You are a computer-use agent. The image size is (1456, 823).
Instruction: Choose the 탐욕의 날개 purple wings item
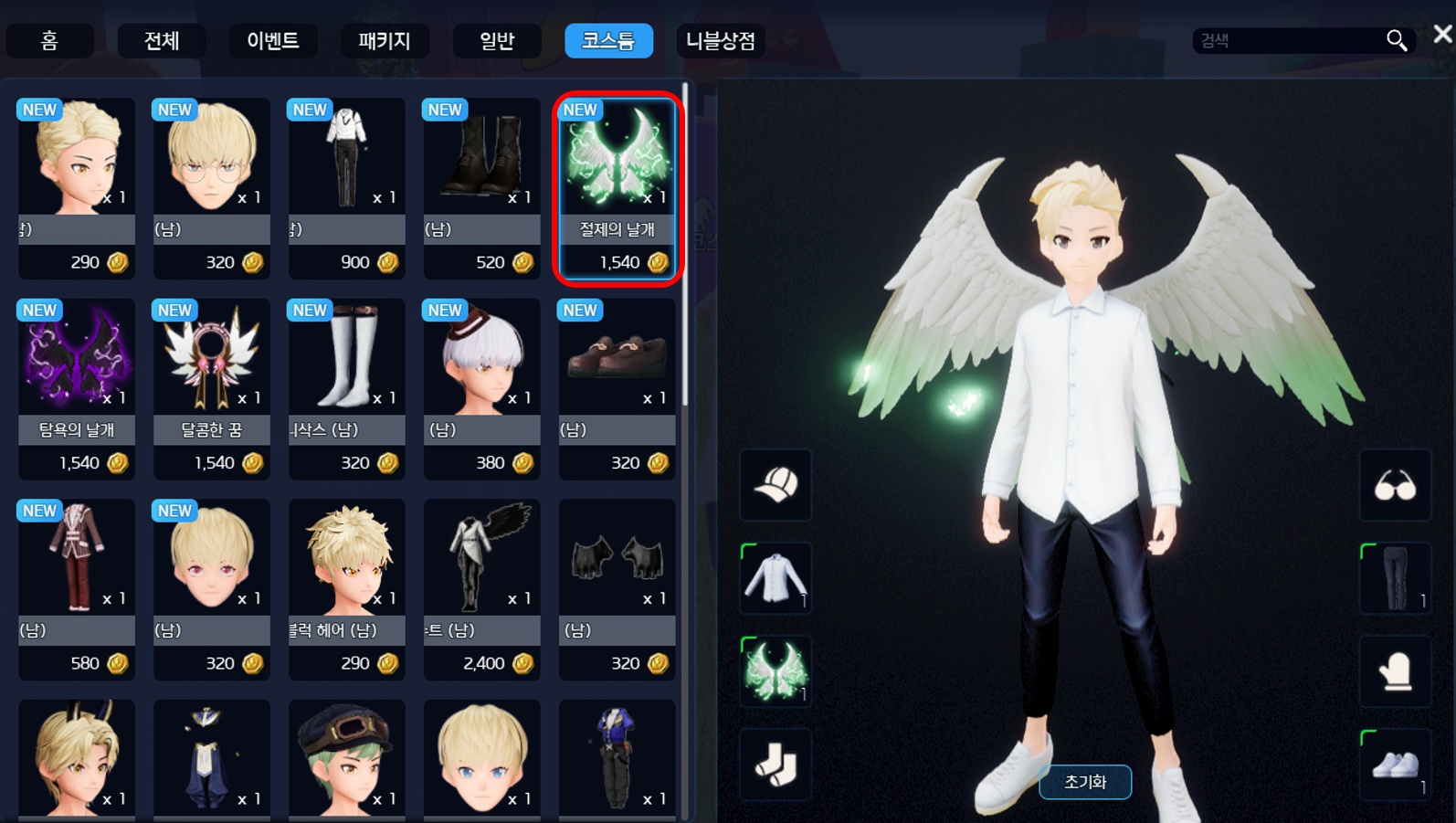point(77,388)
